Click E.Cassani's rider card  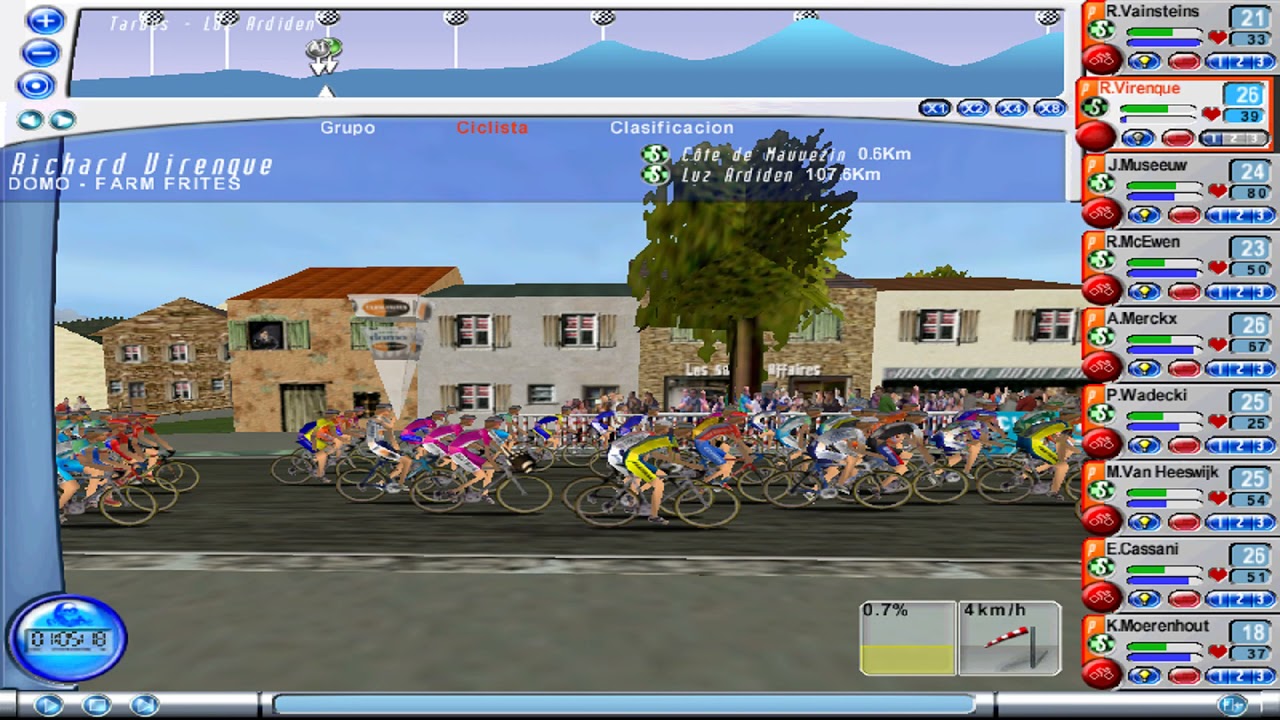pyautogui.click(x=1142, y=549)
